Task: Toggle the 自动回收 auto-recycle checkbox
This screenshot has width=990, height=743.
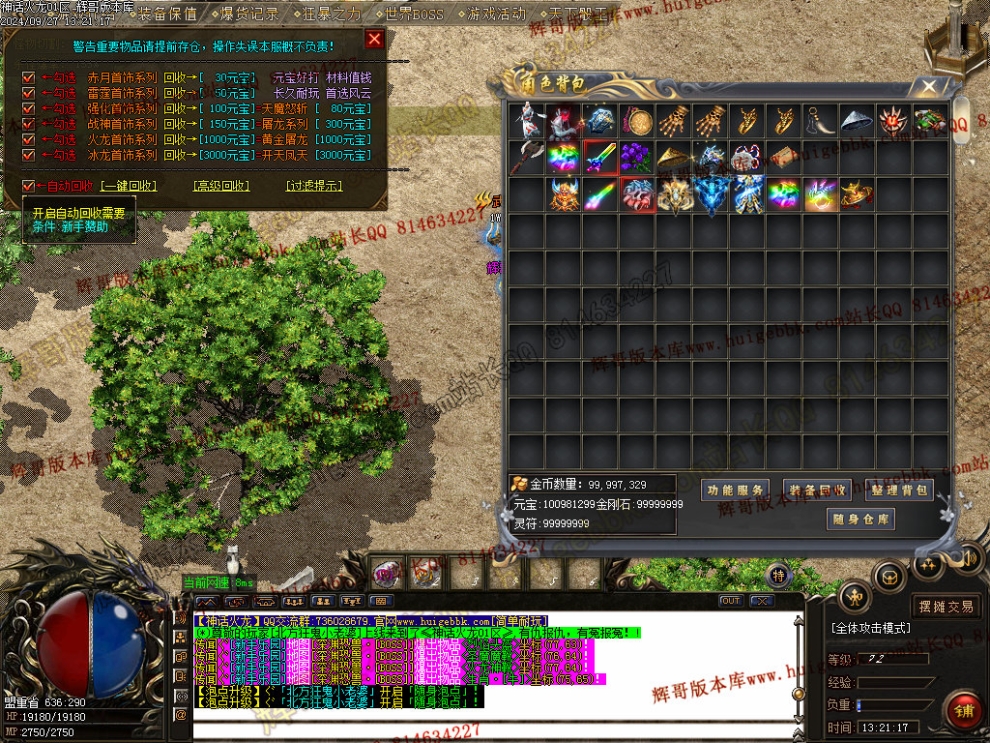Action: click(28, 186)
